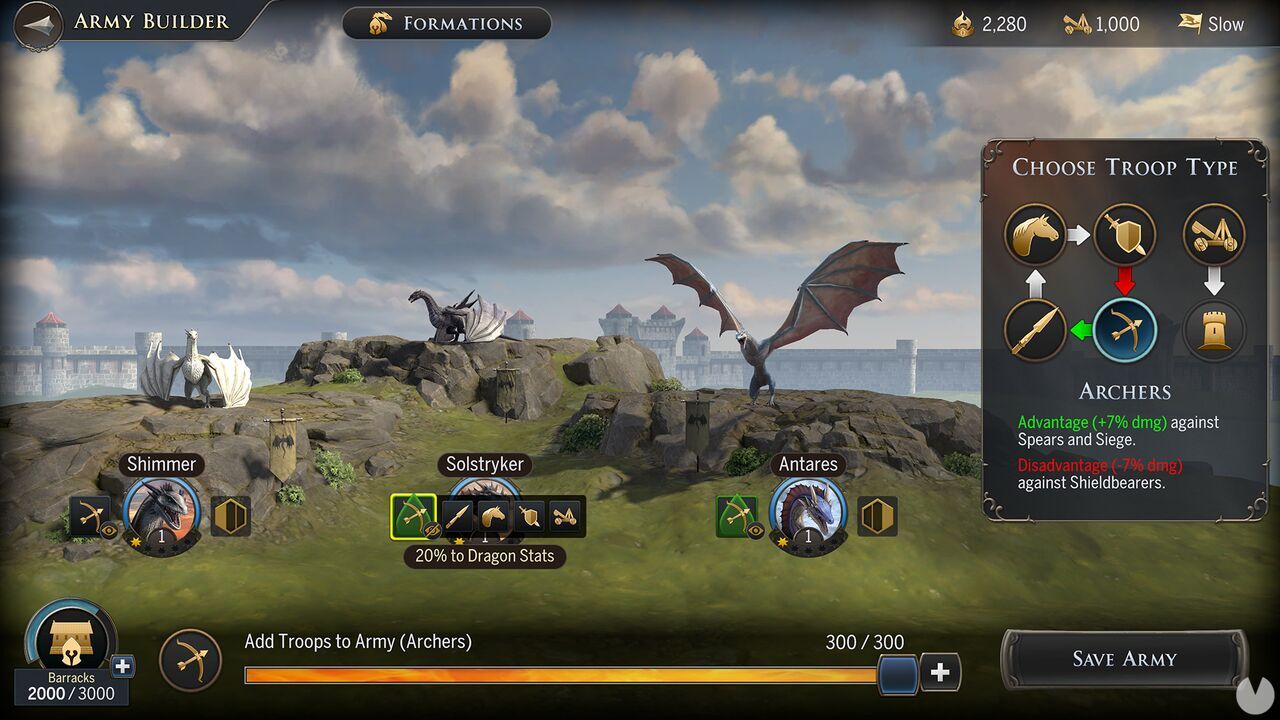Select the Spears troop type icon
Screen dimensions: 1280x720
pos(1035,330)
